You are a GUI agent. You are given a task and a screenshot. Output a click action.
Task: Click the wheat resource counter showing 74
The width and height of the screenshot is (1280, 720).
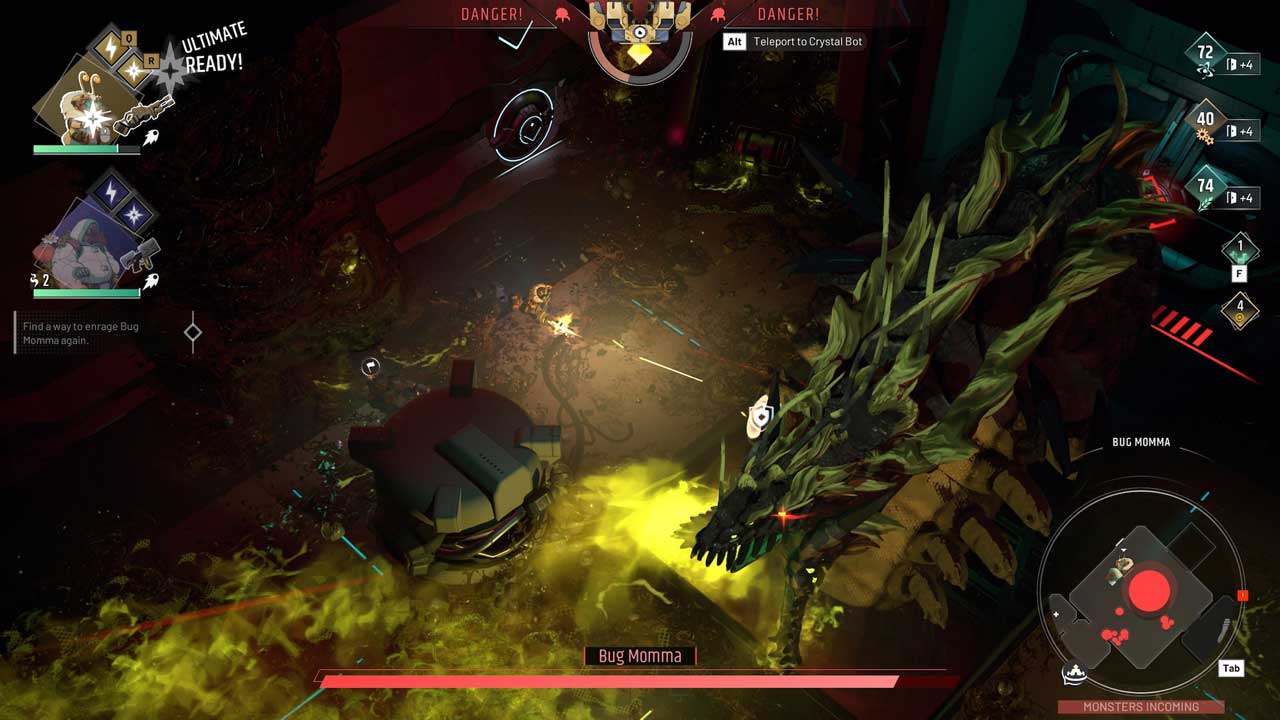pos(1205,188)
